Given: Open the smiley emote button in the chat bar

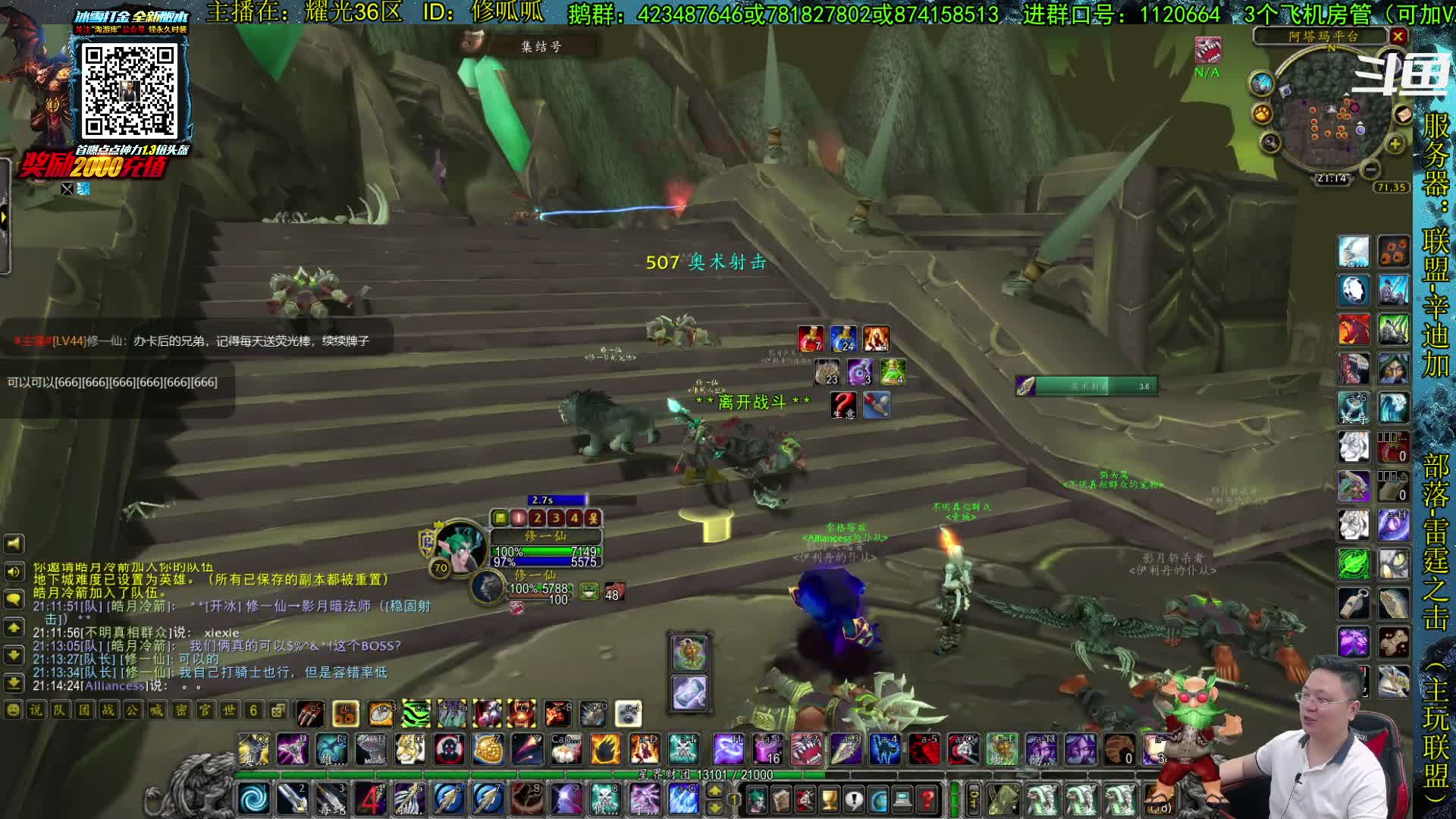Looking at the screenshot, I should point(13,711).
